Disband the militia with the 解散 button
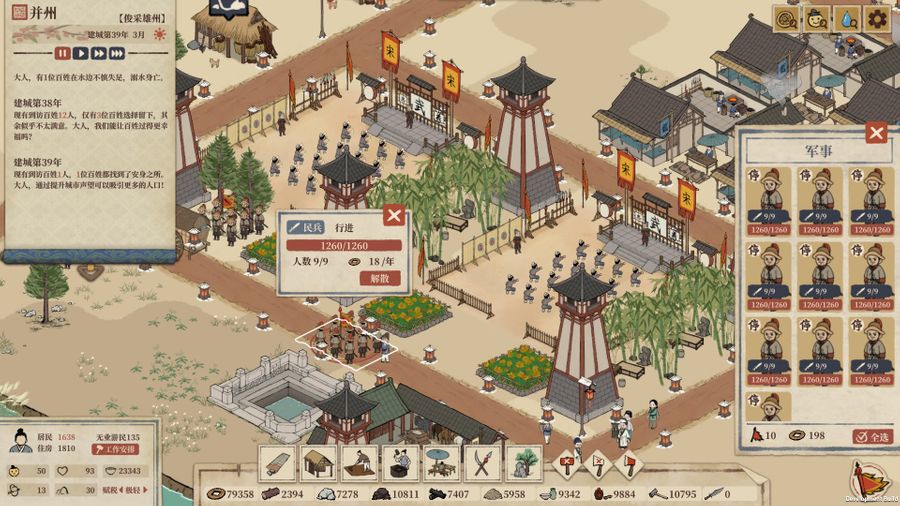The image size is (900, 506). [x=379, y=279]
